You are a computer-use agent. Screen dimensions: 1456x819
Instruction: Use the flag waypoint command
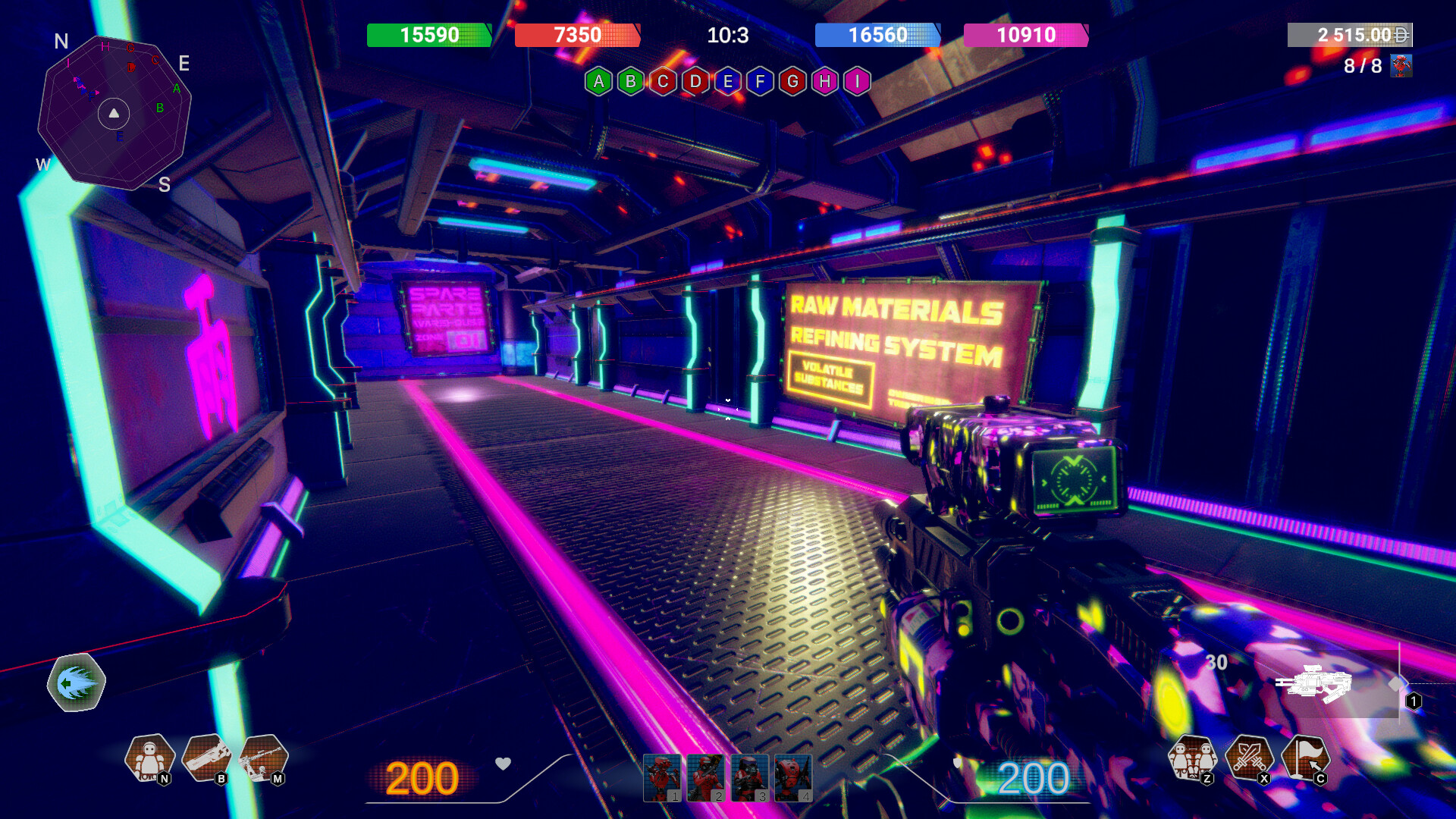coord(1305,758)
